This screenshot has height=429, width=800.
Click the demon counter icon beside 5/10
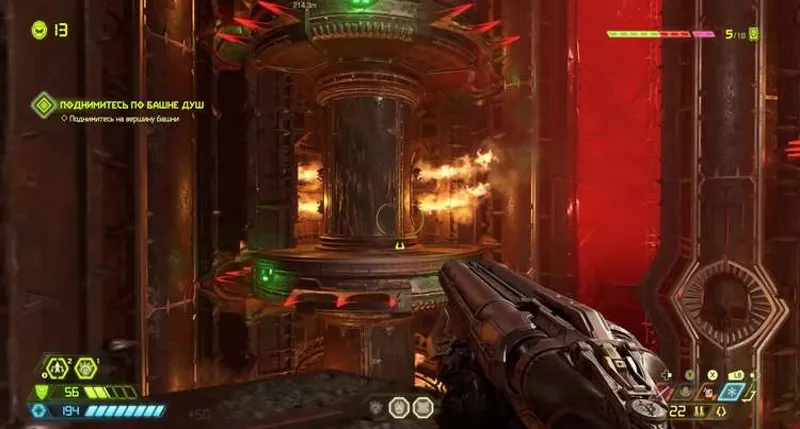754,34
